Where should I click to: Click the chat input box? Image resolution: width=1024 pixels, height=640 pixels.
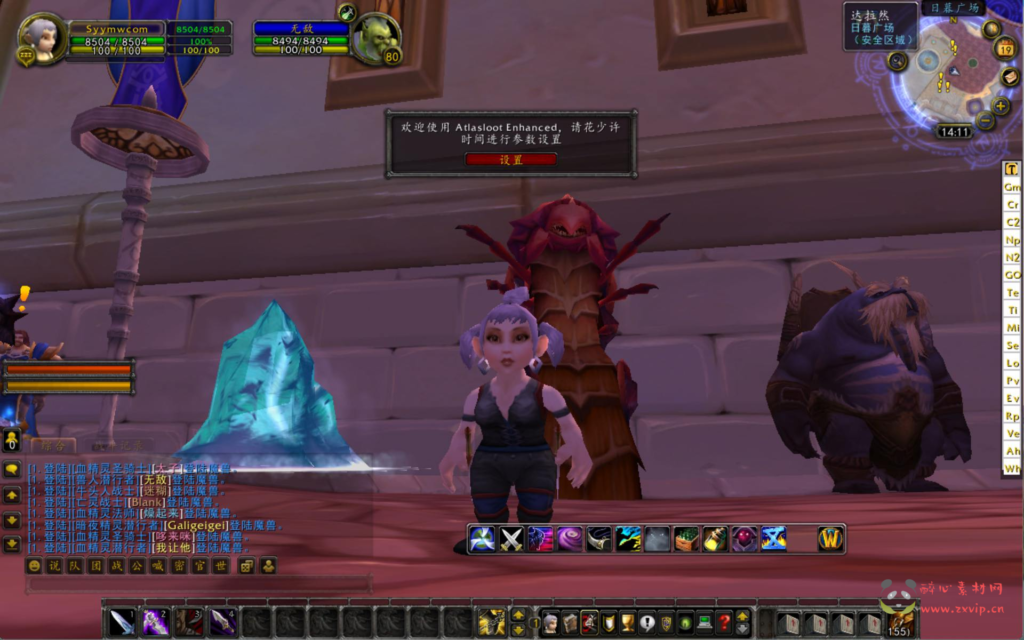pyautogui.click(x=200, y=584)
